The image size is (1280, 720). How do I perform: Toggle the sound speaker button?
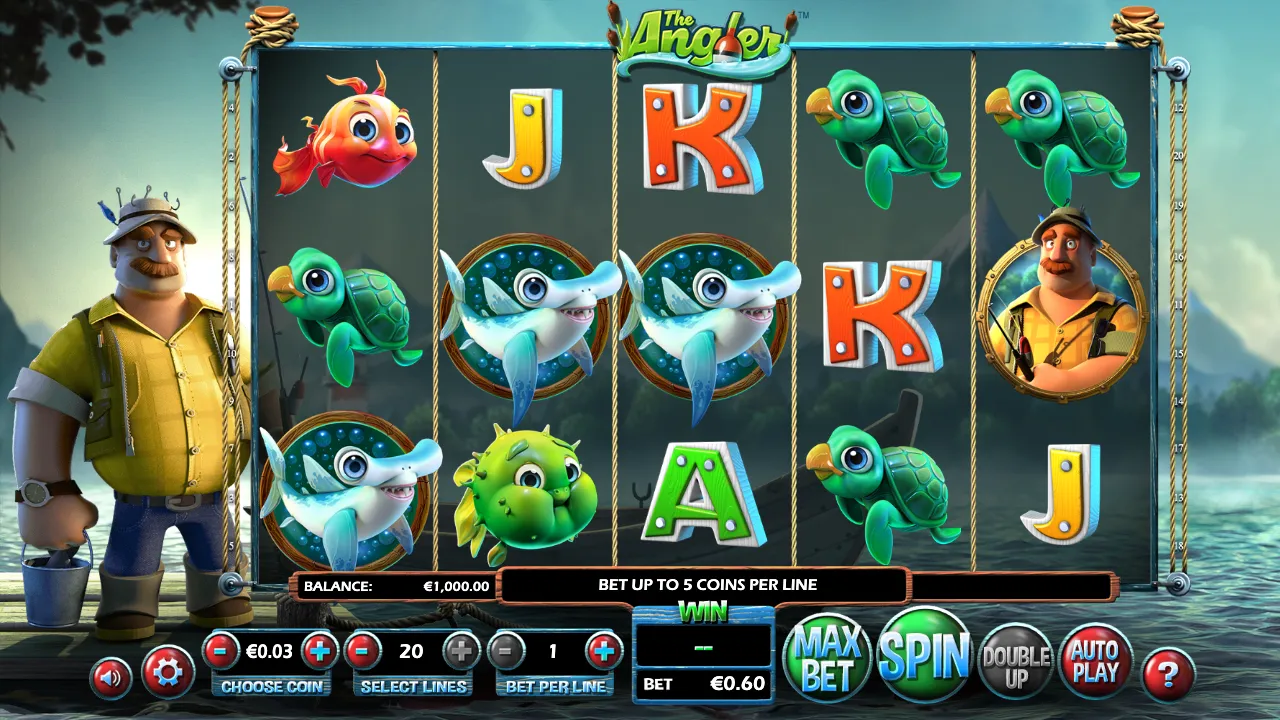point(111,677)
